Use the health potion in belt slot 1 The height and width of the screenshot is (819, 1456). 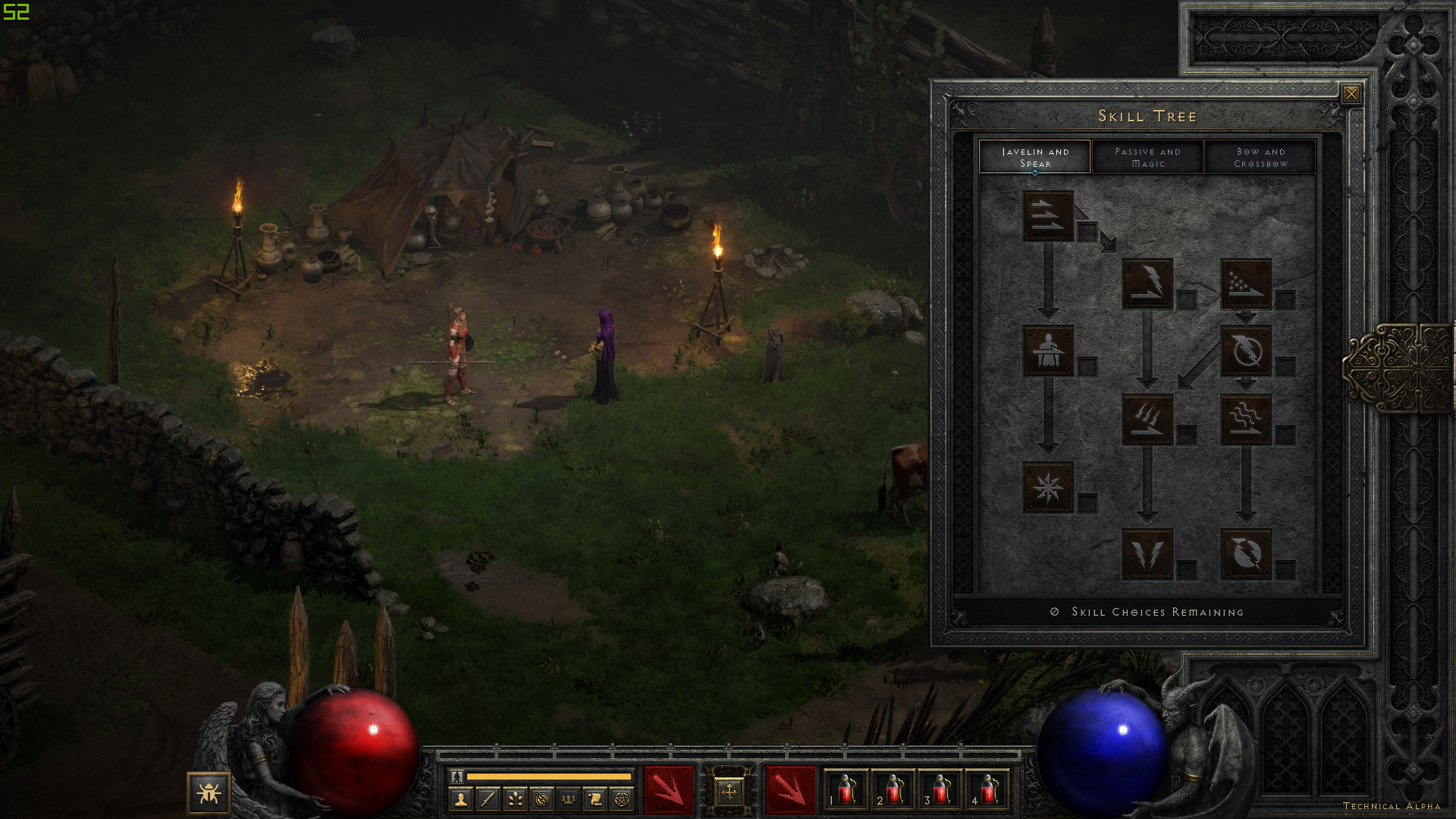coord(846,790)
